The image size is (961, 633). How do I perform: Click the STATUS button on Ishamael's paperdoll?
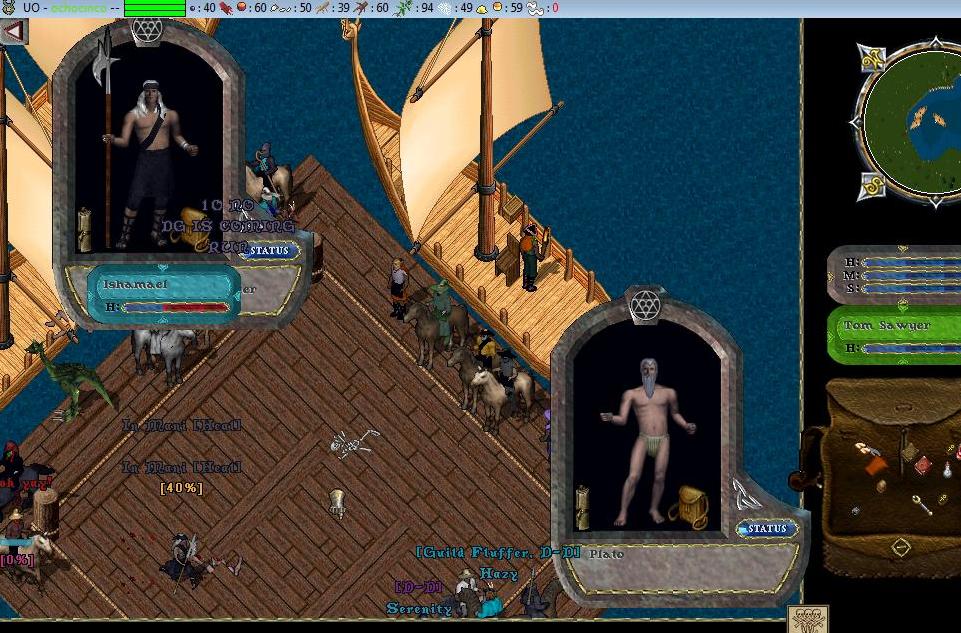[x=270, y=251]
